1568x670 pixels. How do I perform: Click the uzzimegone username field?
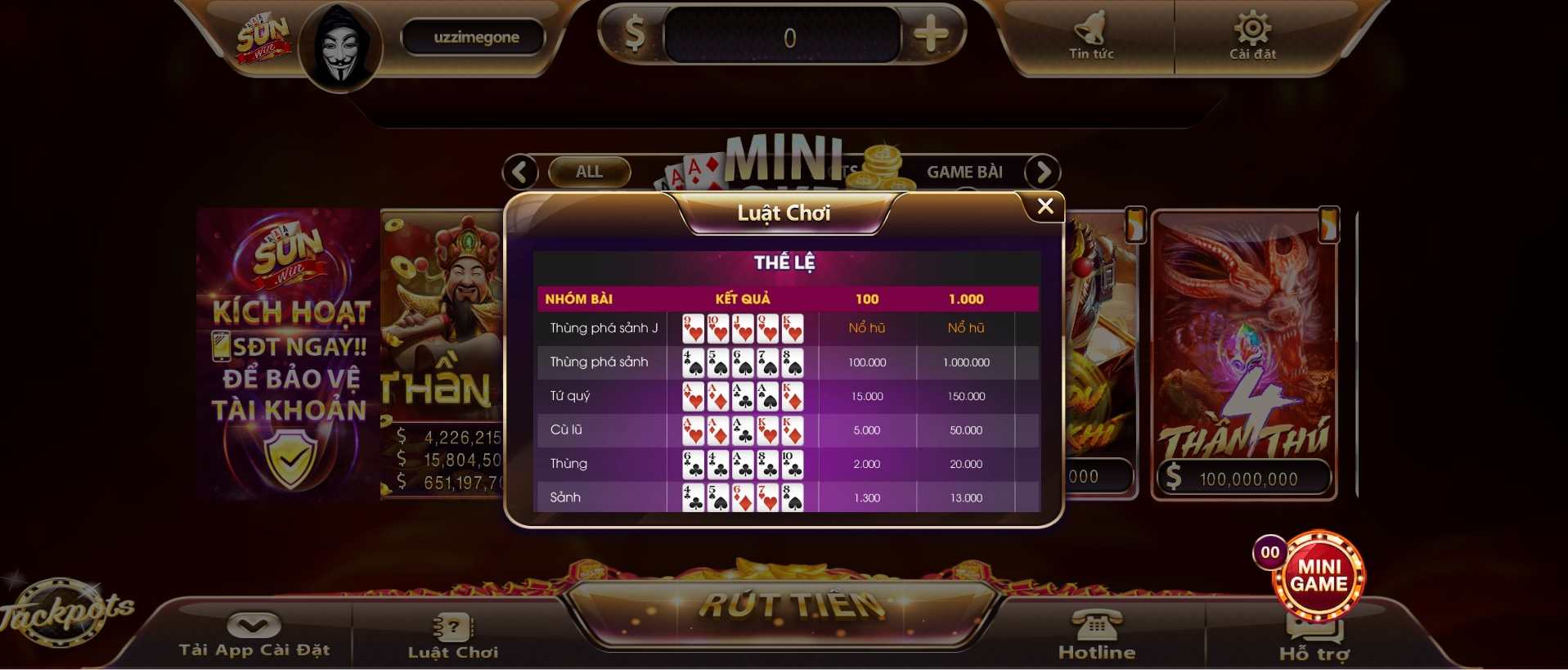pos(473,37)
